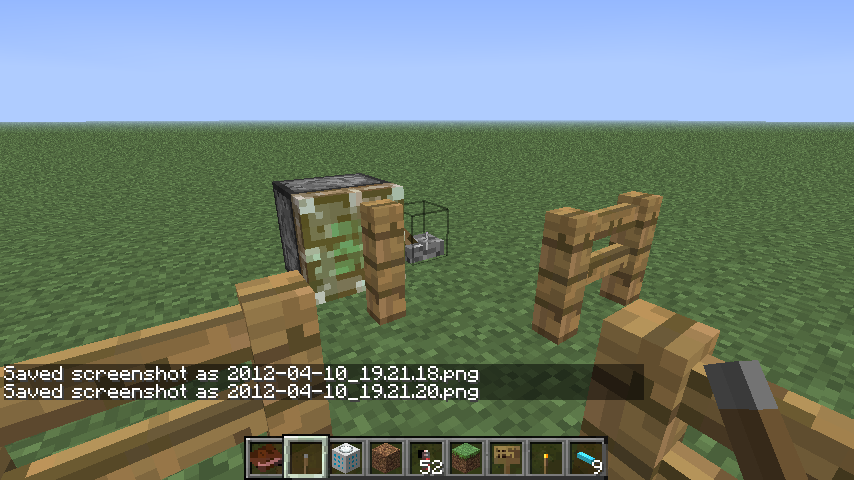This screenshot has height=480, width=854.
Task: Select the torch hotbar slot
Action: coord(546,458)
